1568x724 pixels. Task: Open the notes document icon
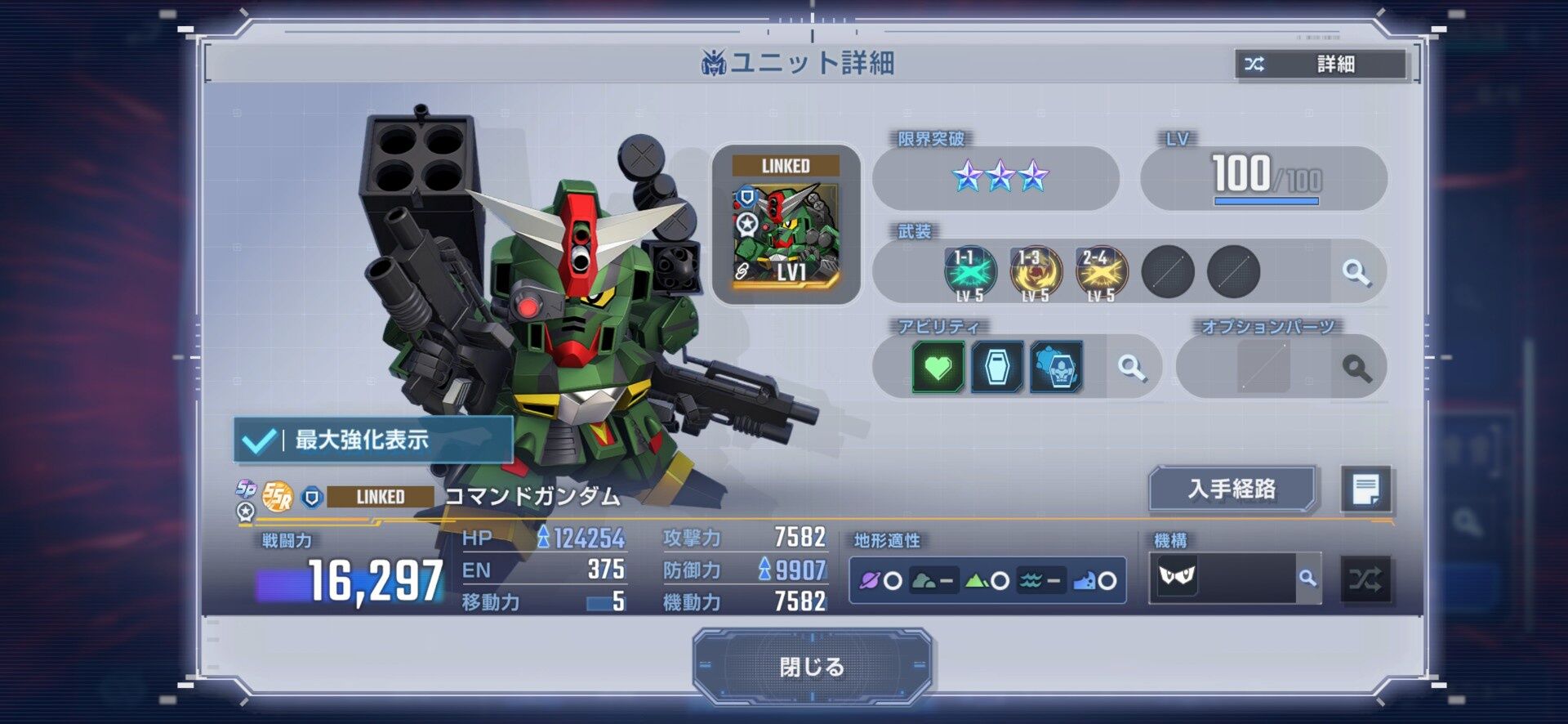click(1365, 489)
